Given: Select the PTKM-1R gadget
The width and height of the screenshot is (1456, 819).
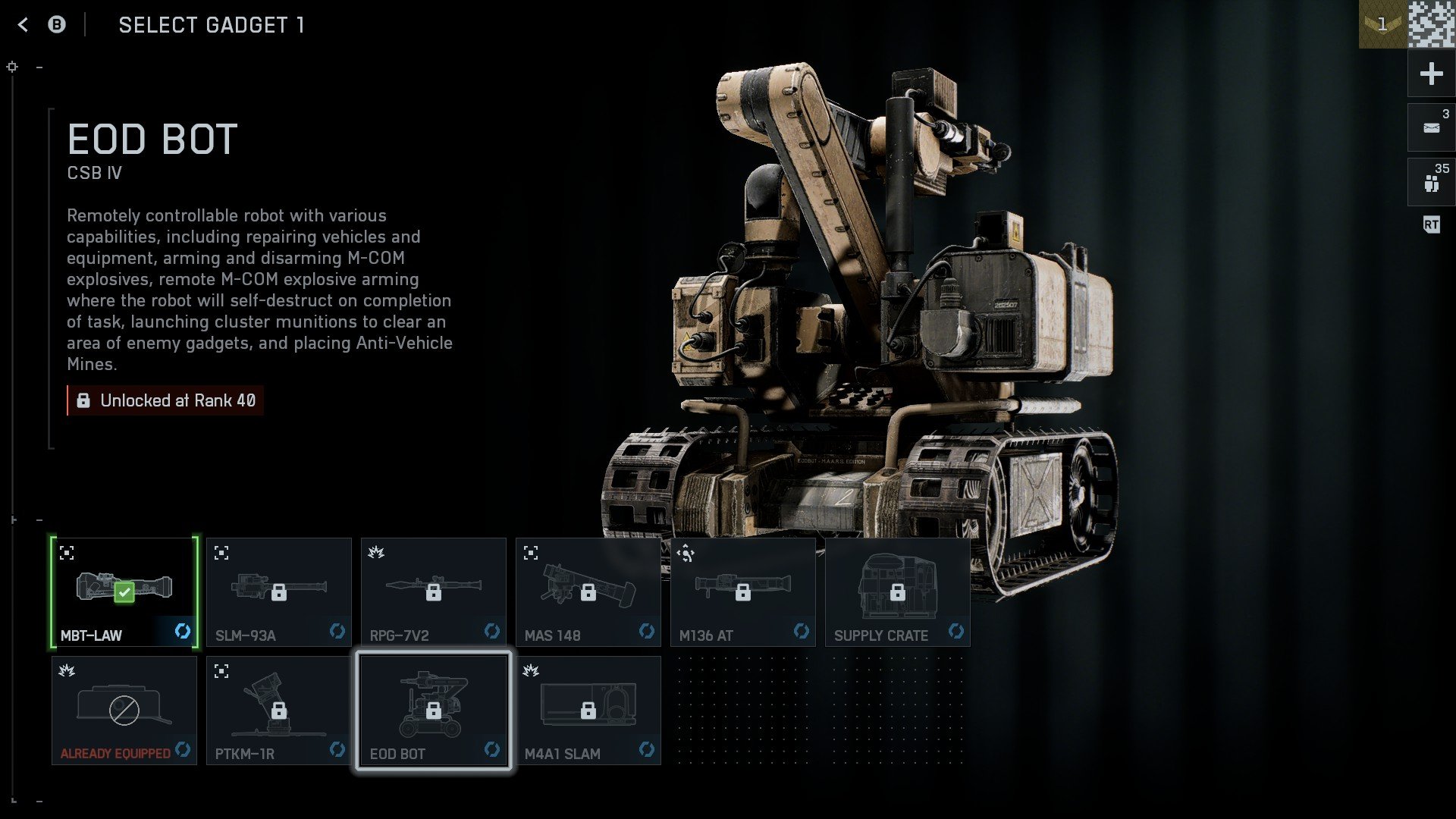Looking at the screenshot, I should click(279, 710).
